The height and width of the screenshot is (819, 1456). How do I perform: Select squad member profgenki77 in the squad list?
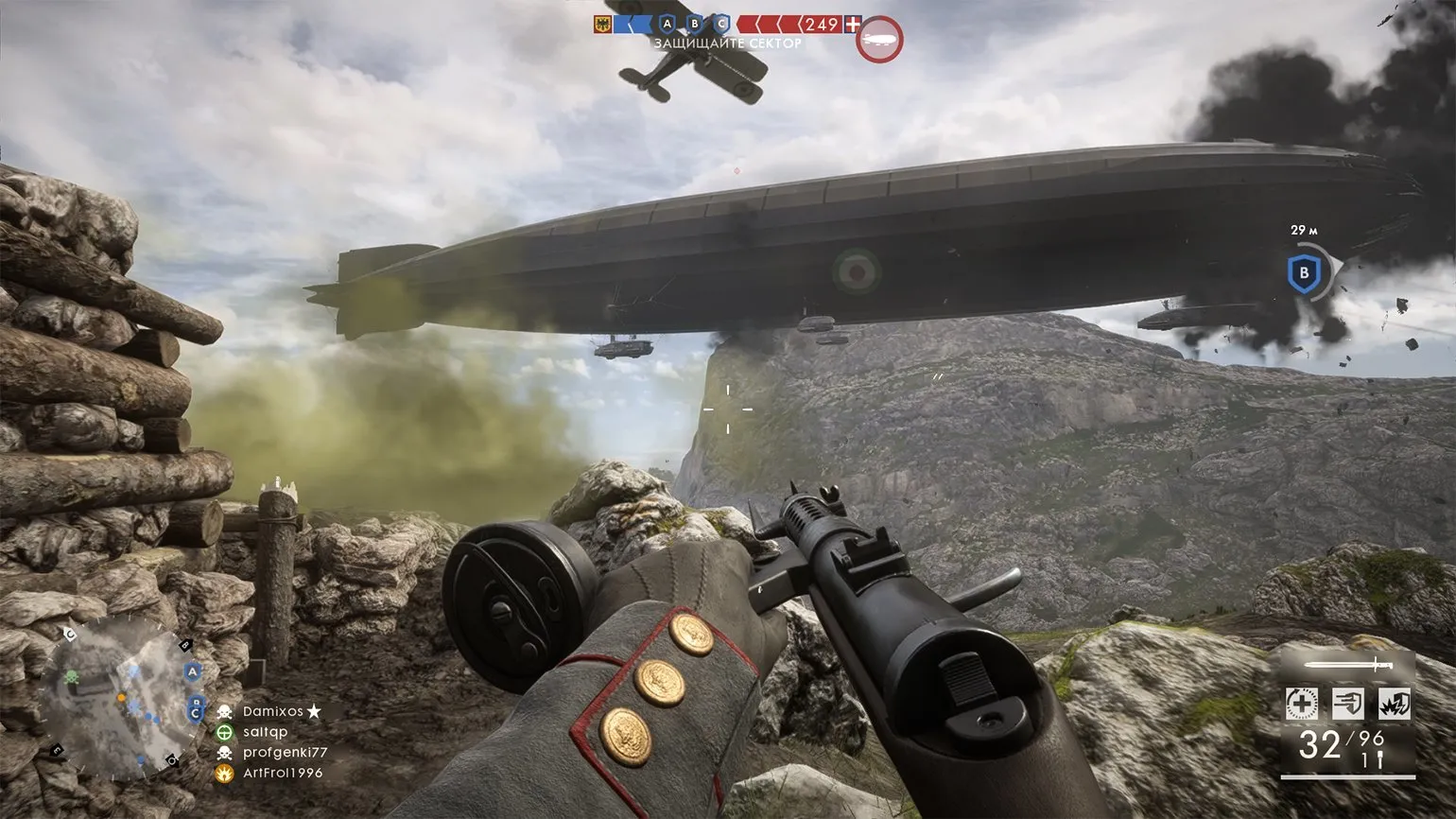pyautogui.click(x=285, y=753)
